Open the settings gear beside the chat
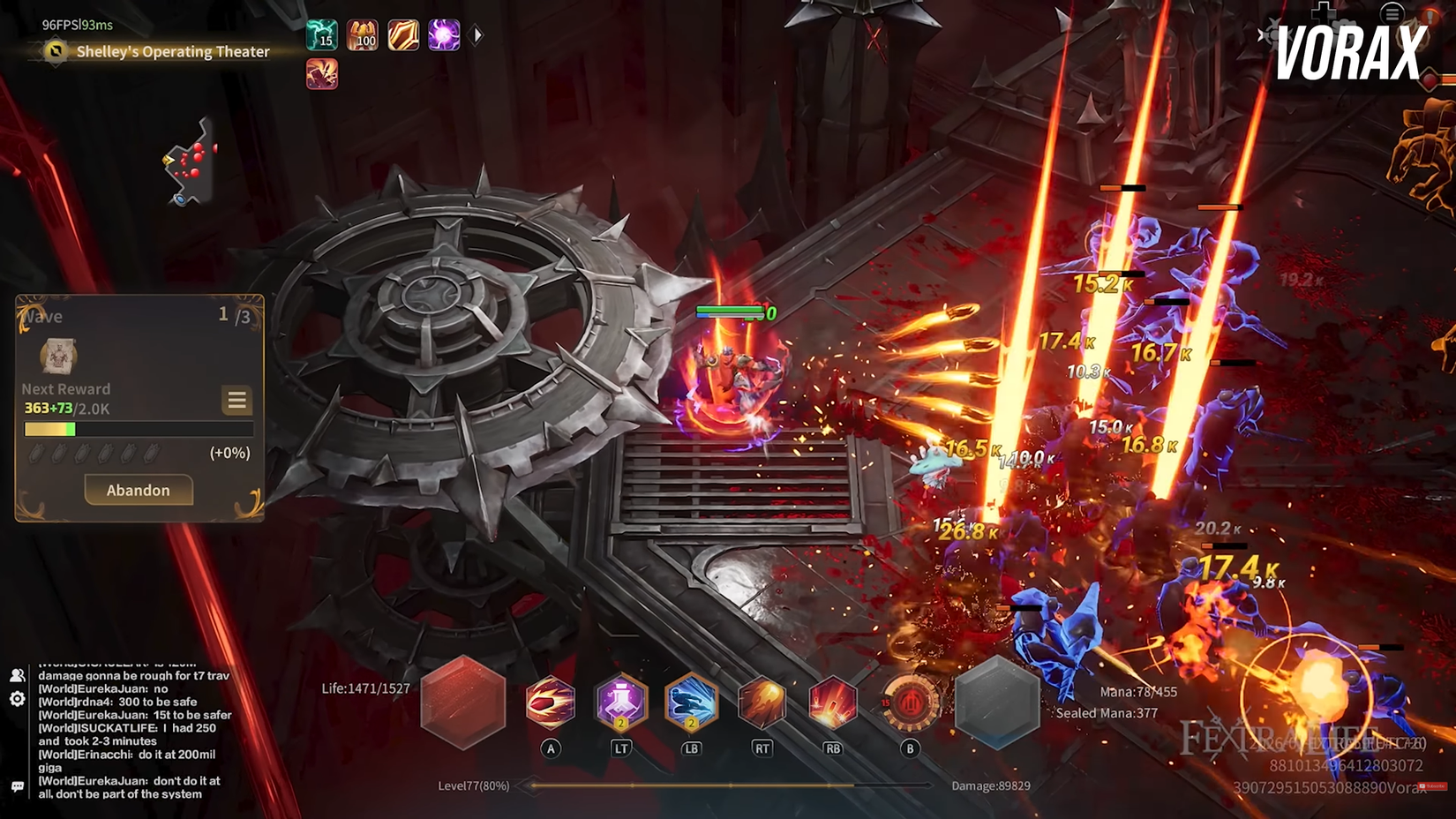 [18, 700]
